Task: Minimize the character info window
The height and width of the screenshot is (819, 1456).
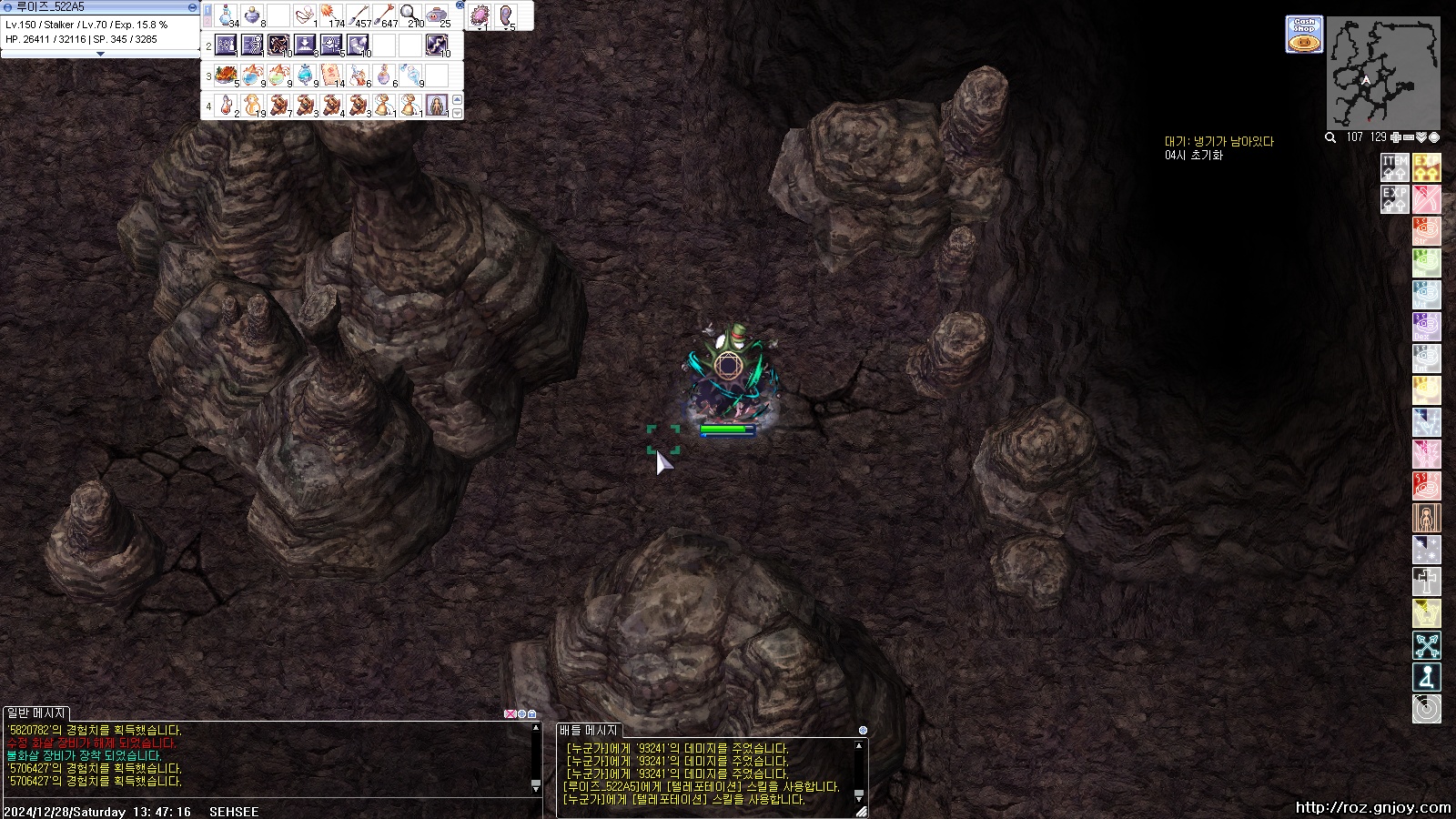Action: (x=192, y=6)
